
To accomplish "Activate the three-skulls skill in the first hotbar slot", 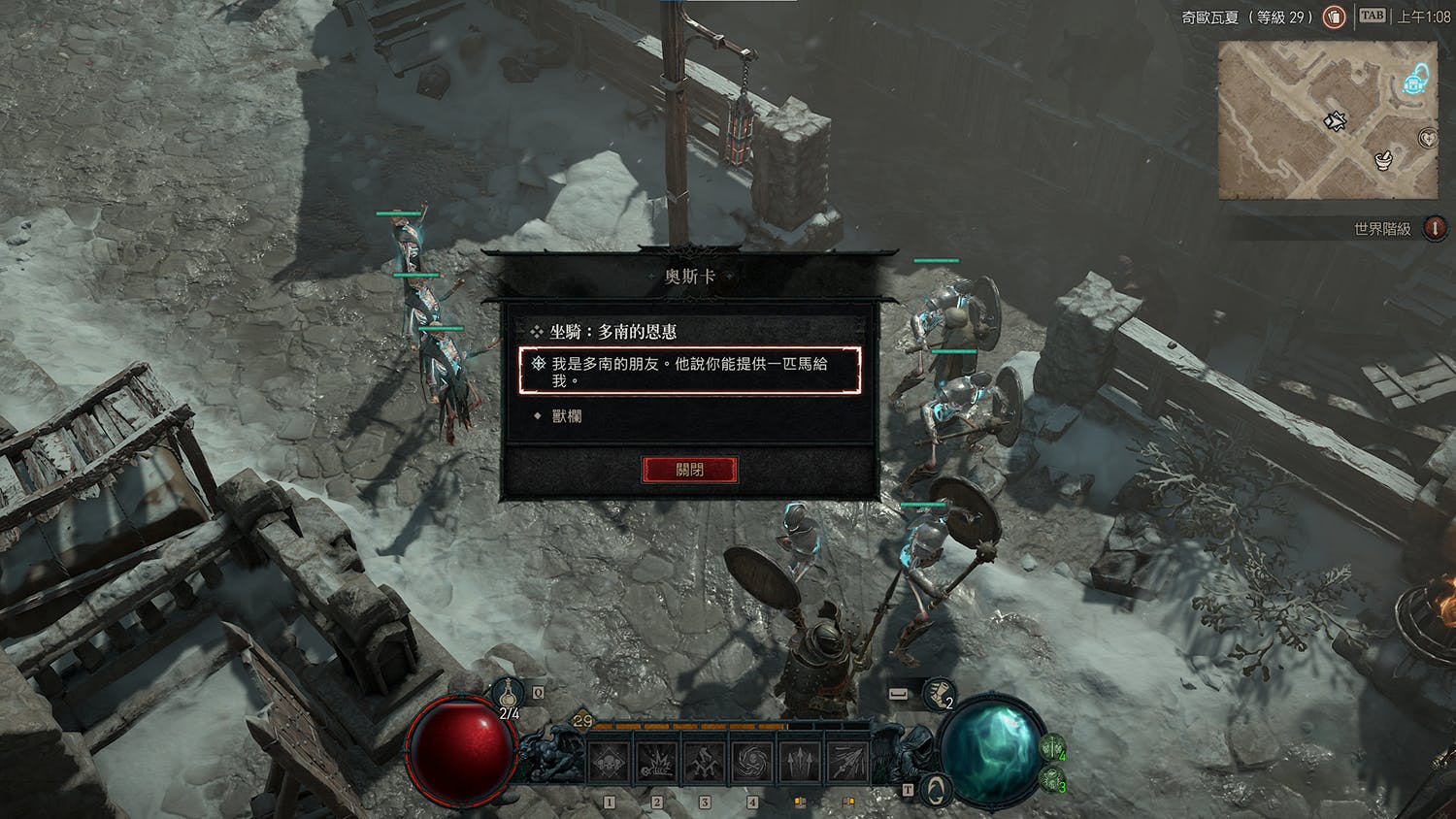I will [x=610, y=763].
